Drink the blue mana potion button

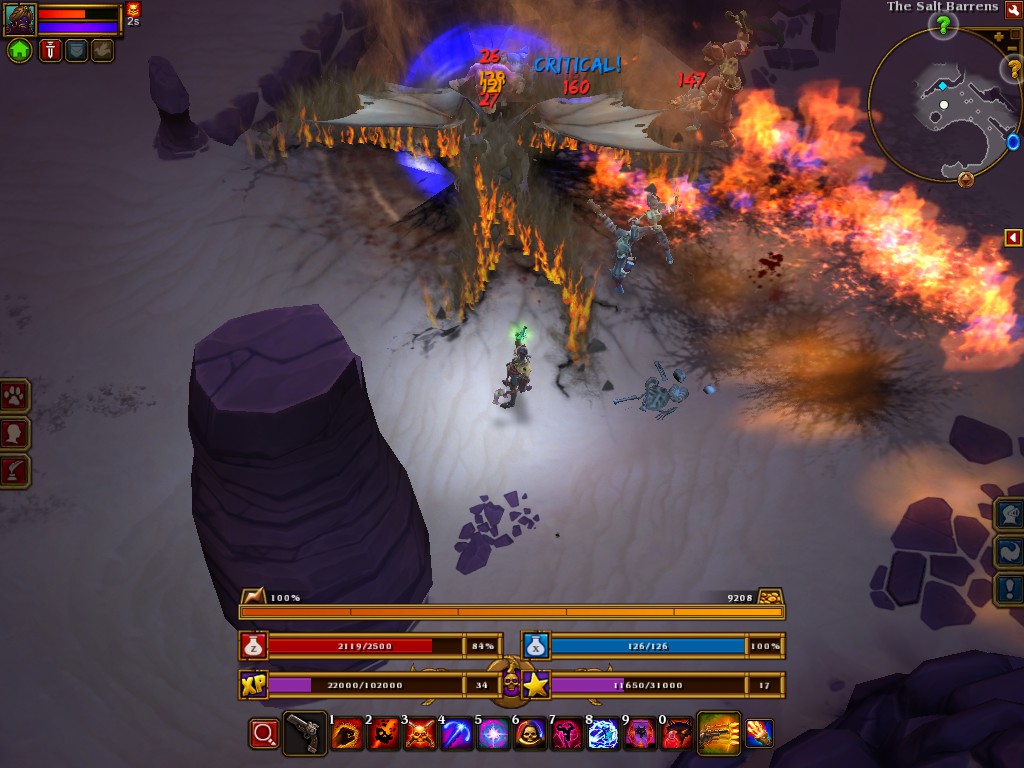536,646
